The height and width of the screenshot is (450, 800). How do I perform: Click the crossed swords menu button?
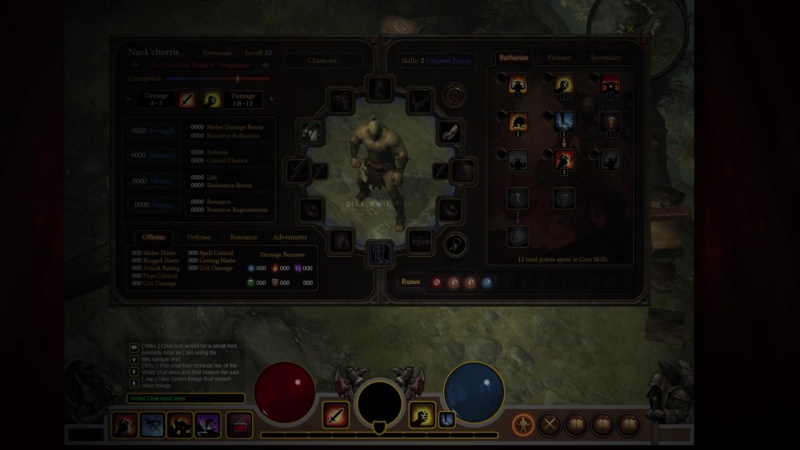point(549,424)
